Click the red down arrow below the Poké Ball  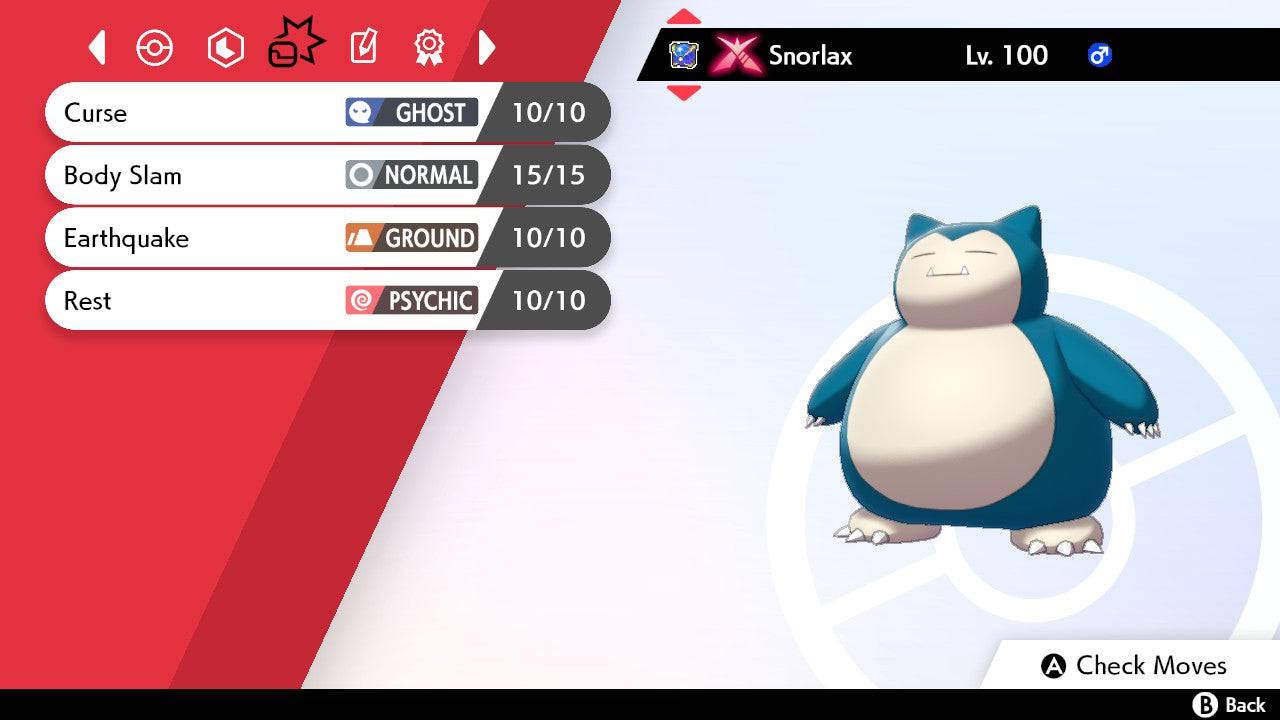click(x=684, y=91)
